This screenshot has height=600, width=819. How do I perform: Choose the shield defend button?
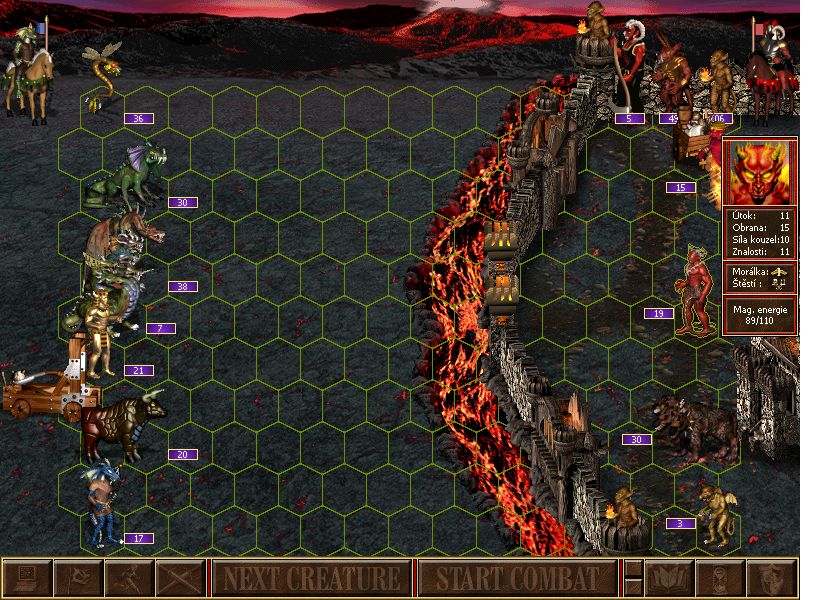click(770, 578)
